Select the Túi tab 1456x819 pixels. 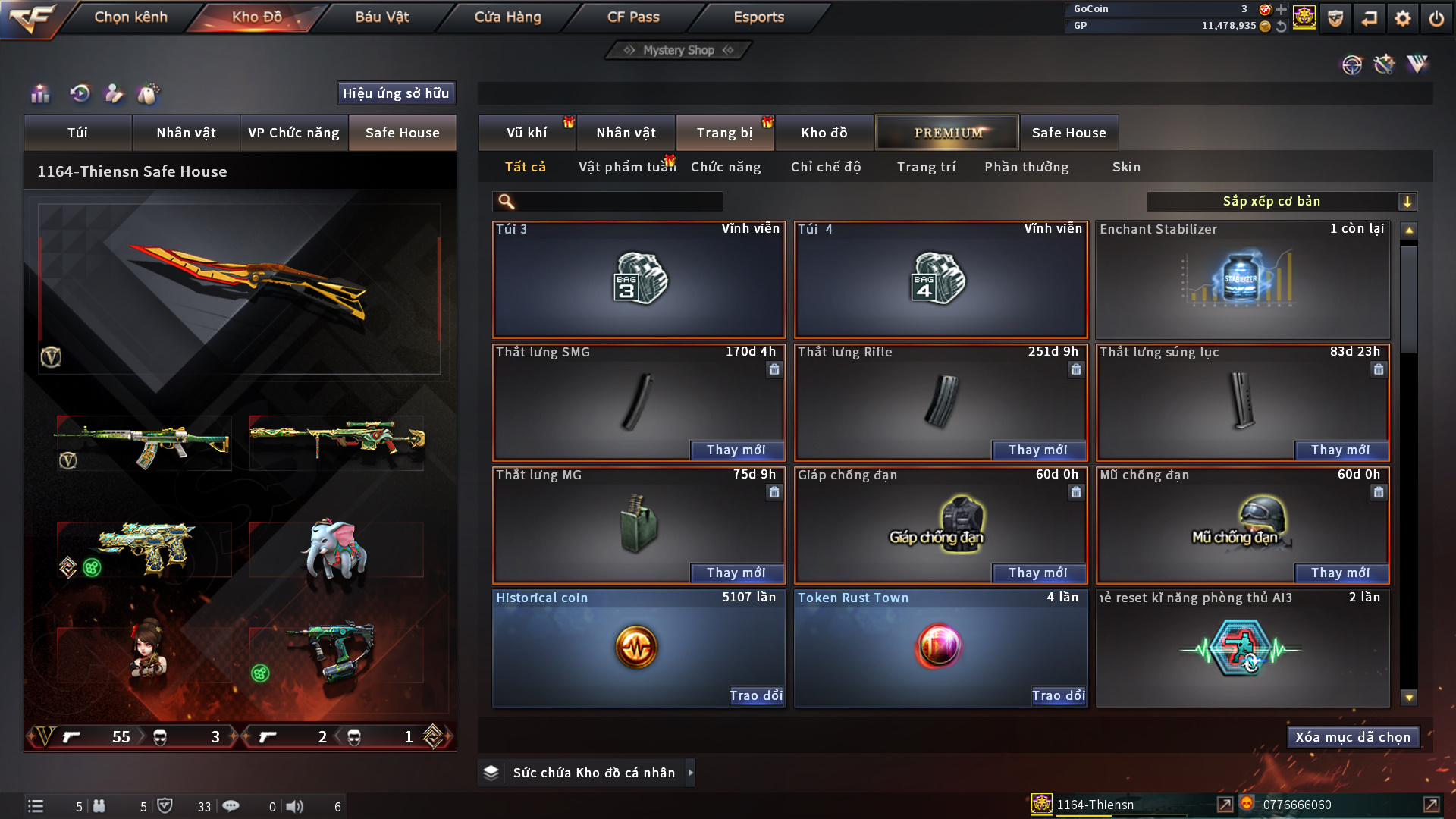[x=77, y=133]
